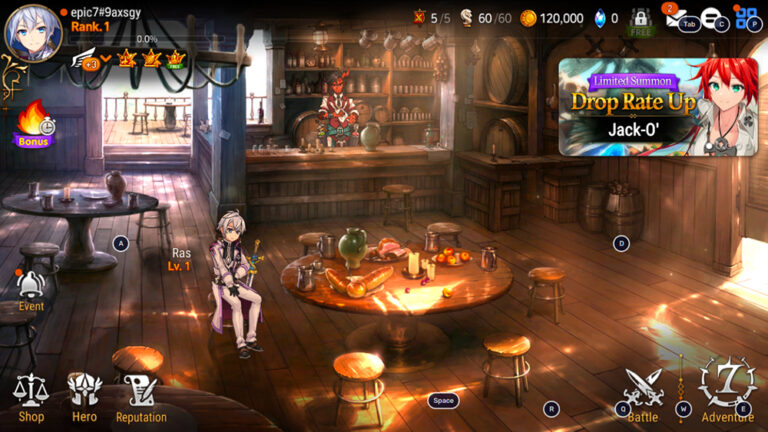Open the Jack-O' Limited Summon banner
The height and width of the screenshot is (432, 768).
click(658, 106)
